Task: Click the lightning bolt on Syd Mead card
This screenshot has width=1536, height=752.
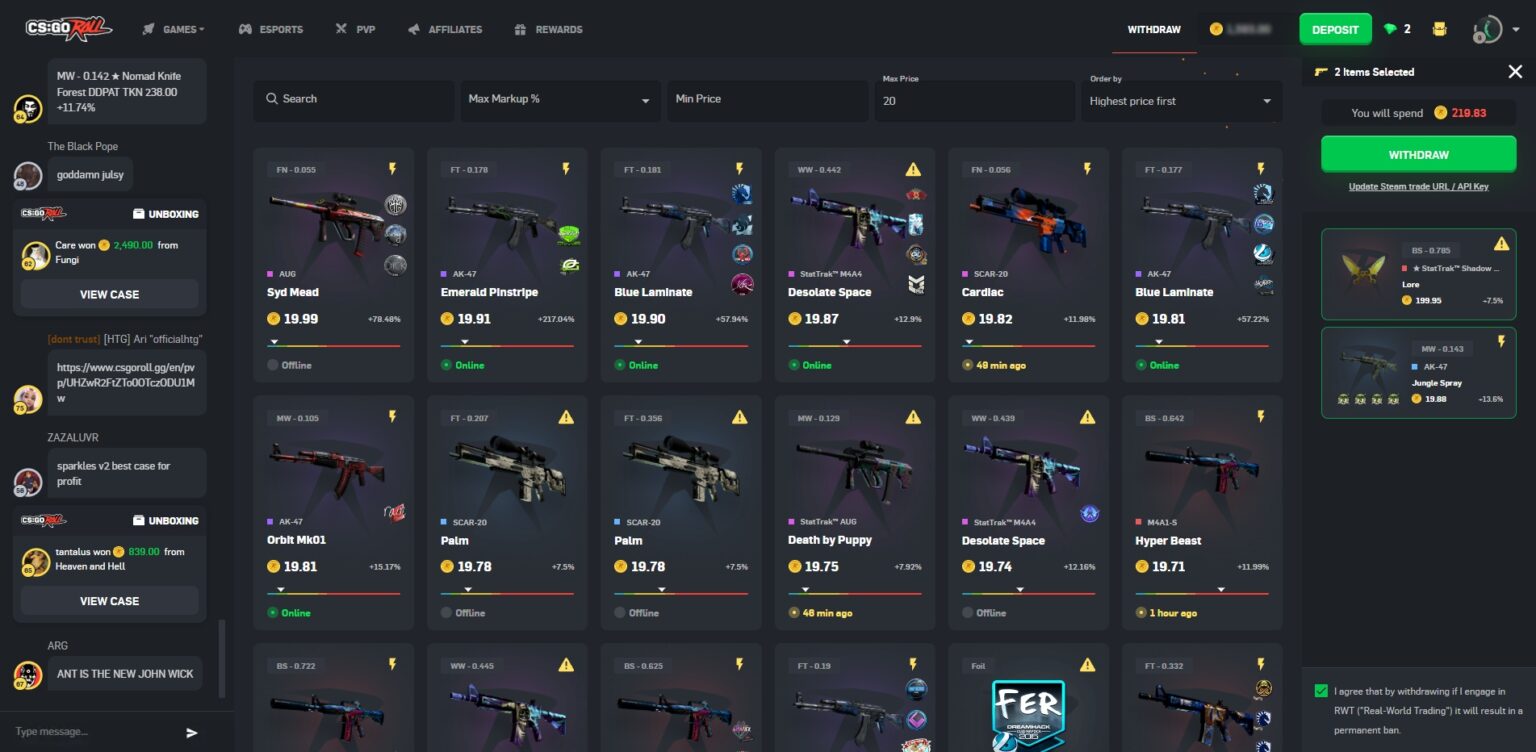Action: pos(392,169)
